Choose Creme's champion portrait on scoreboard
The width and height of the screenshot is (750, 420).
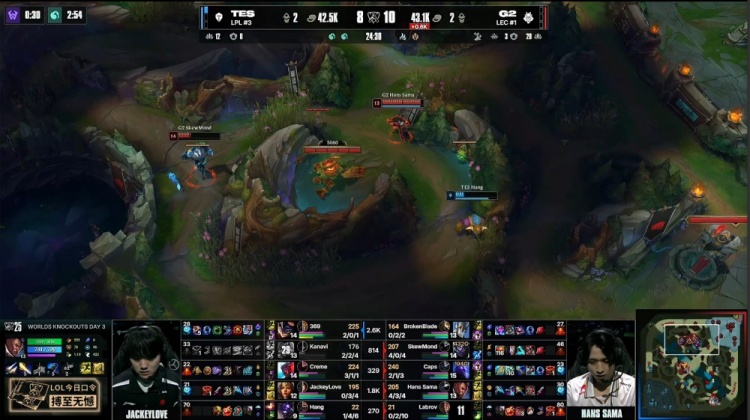point(287,369)
